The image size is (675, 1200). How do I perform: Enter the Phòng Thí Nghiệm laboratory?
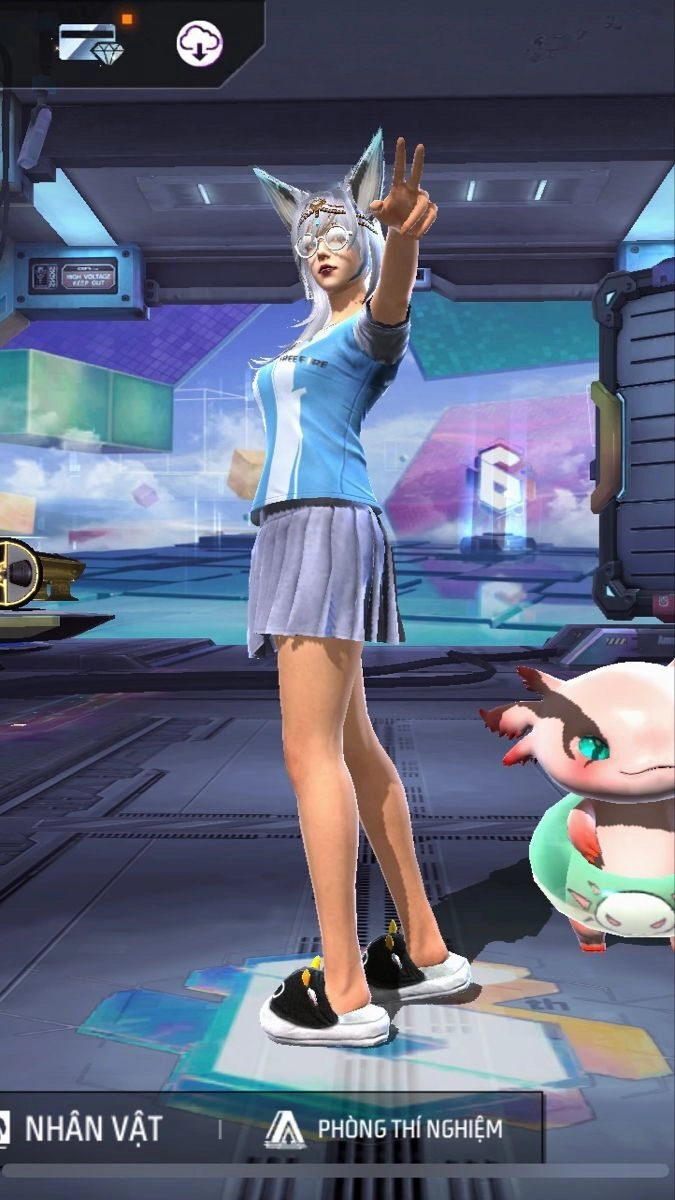coord(385,1129)
